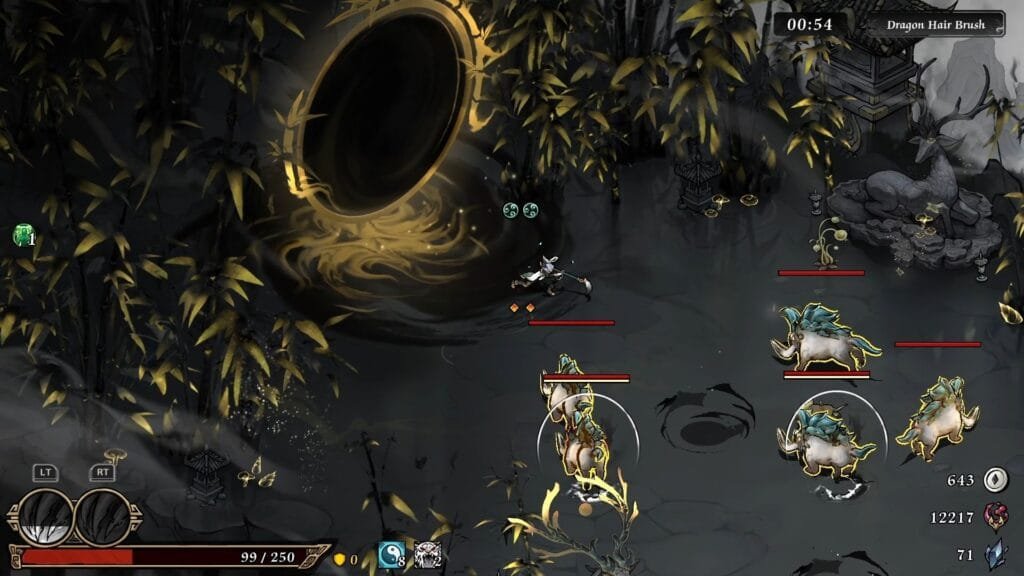The height and width of the screenshot is (576, 1024).
Task: Click the blue crystal shard icon
Action: (x=994, y=552)
